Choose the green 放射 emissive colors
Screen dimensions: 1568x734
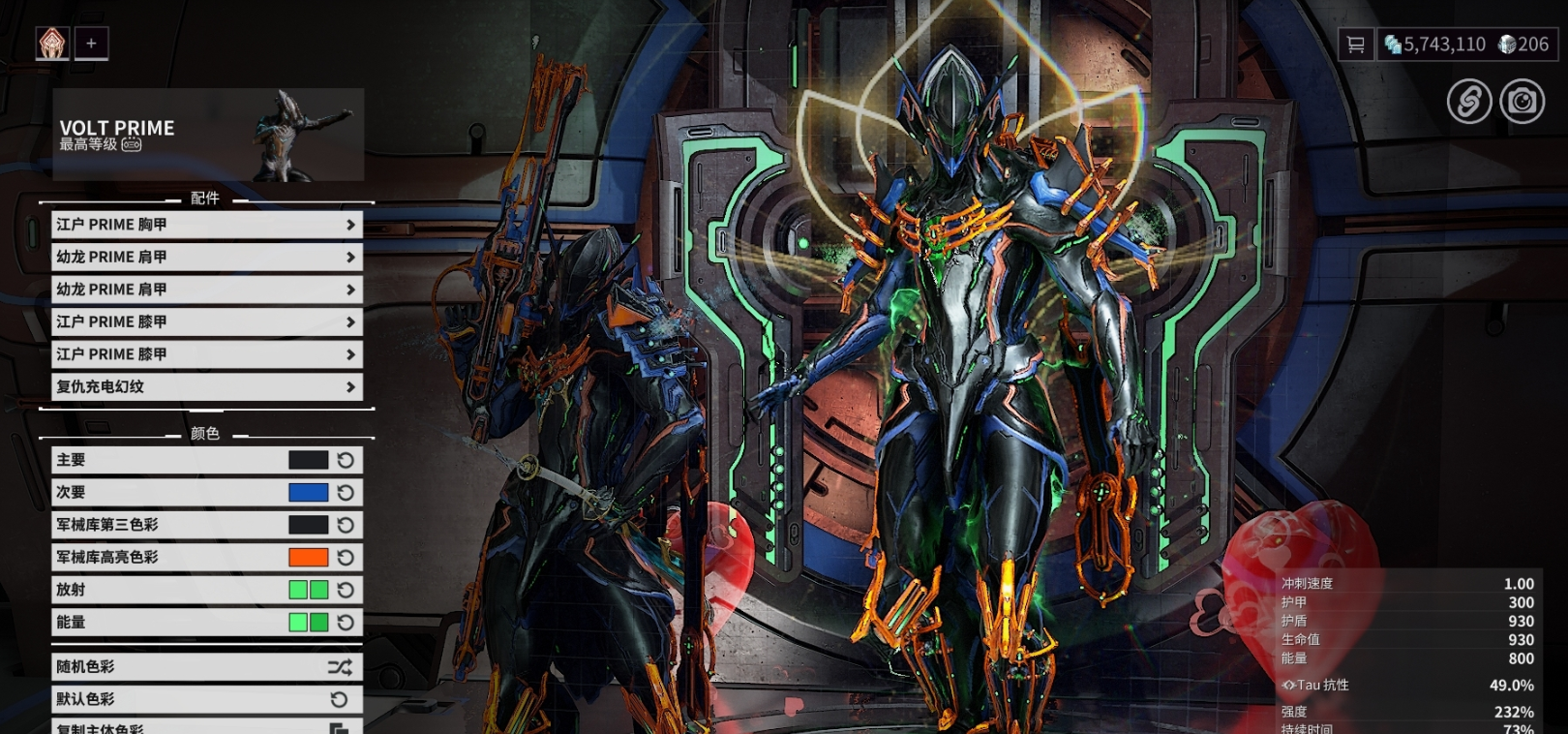pos(308,590)
